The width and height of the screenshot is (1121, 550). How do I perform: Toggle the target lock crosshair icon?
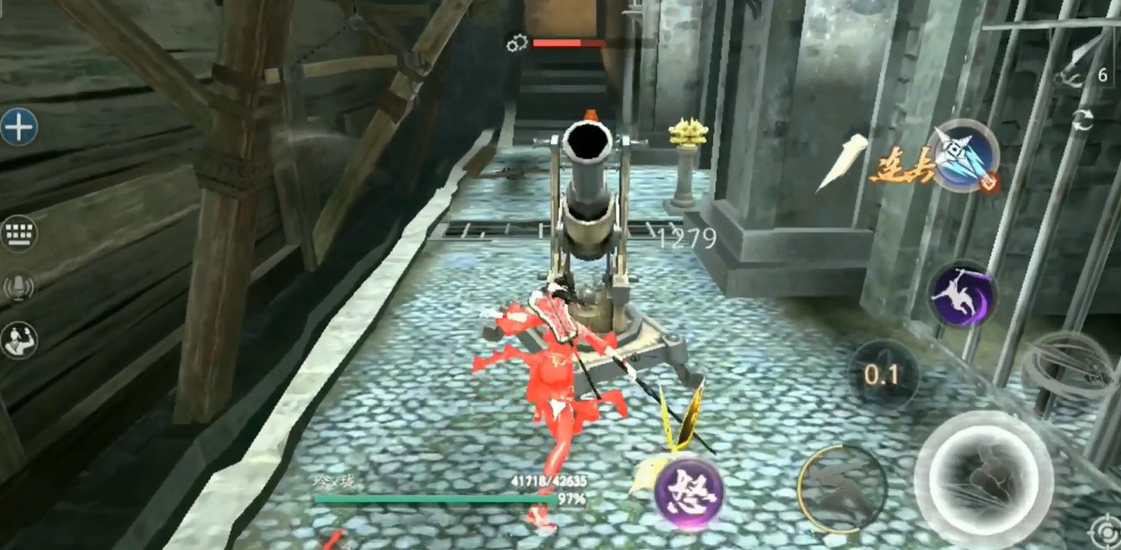tap(1105, 530)
